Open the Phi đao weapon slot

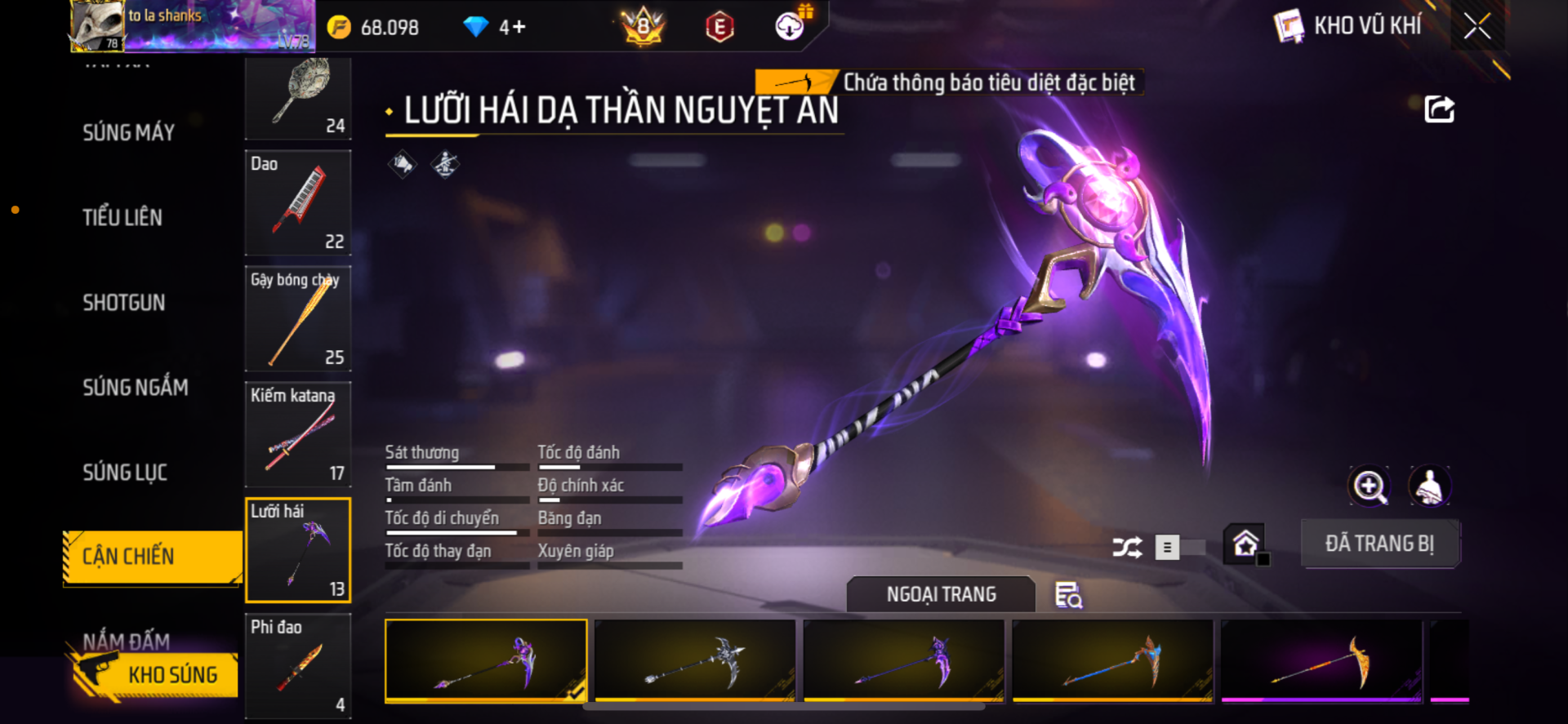pyautogui.click(x=298, y=666)
